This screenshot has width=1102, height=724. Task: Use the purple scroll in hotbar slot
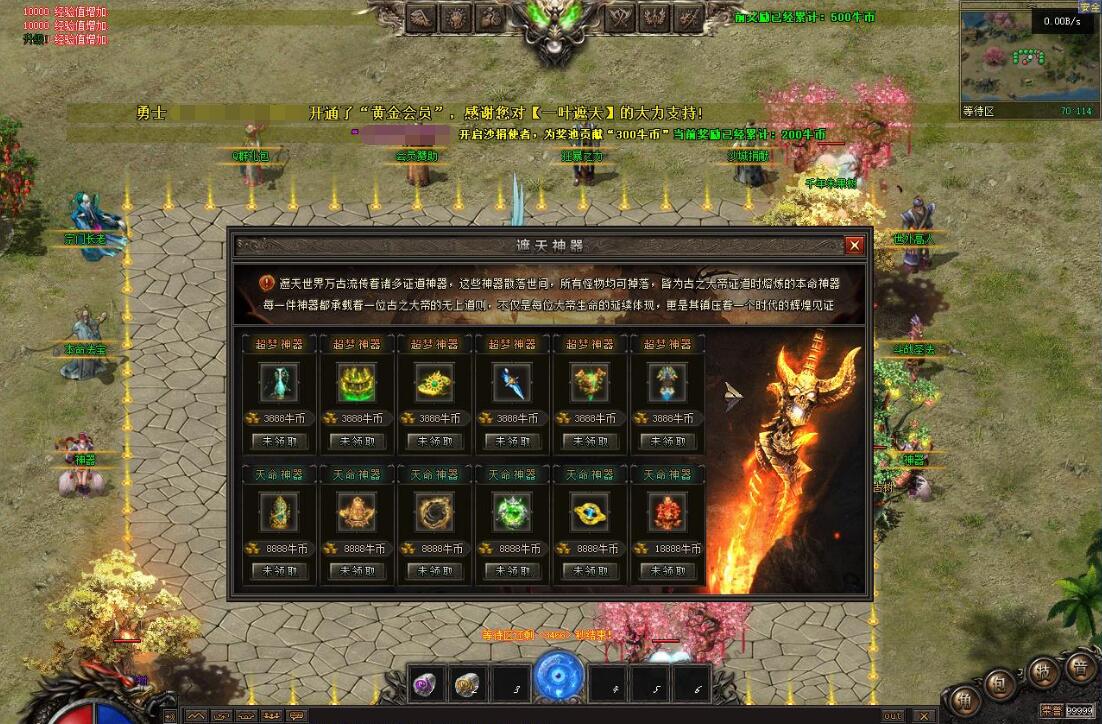coord(426,685)
